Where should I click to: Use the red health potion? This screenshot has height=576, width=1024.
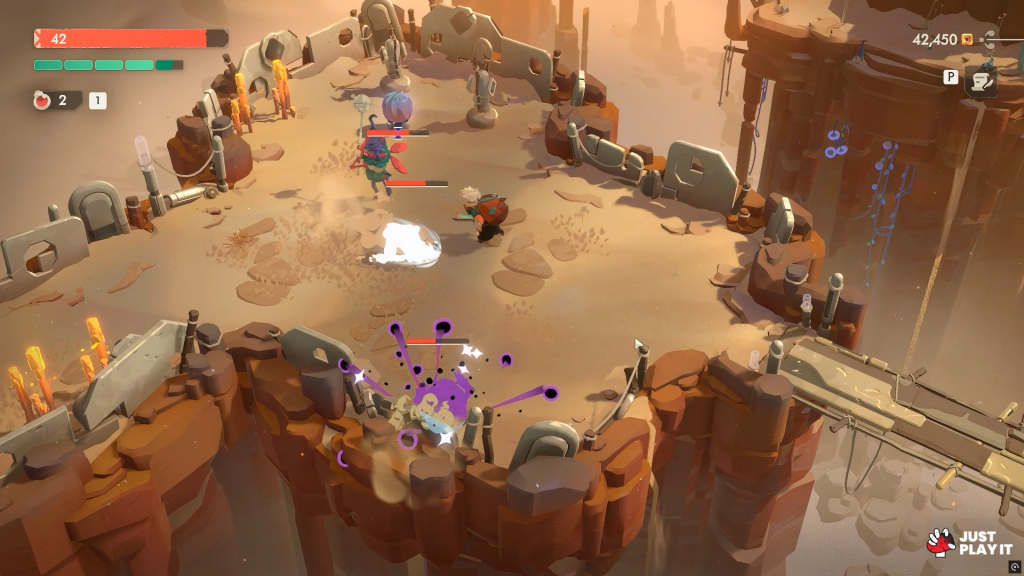pyautogui.click(x=43, y=100)
